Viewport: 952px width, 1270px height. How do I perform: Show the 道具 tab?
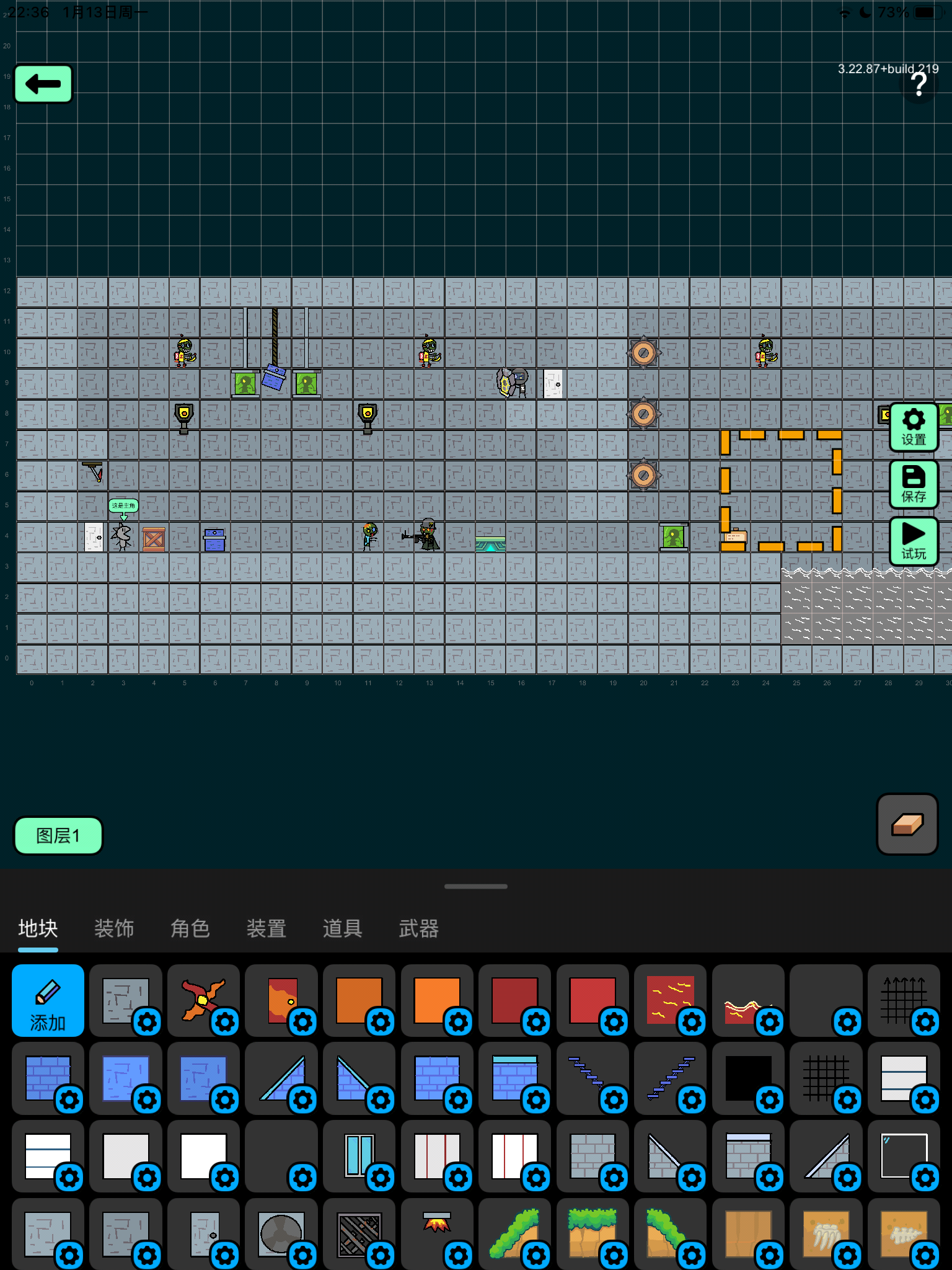click(x=343, y=928)
